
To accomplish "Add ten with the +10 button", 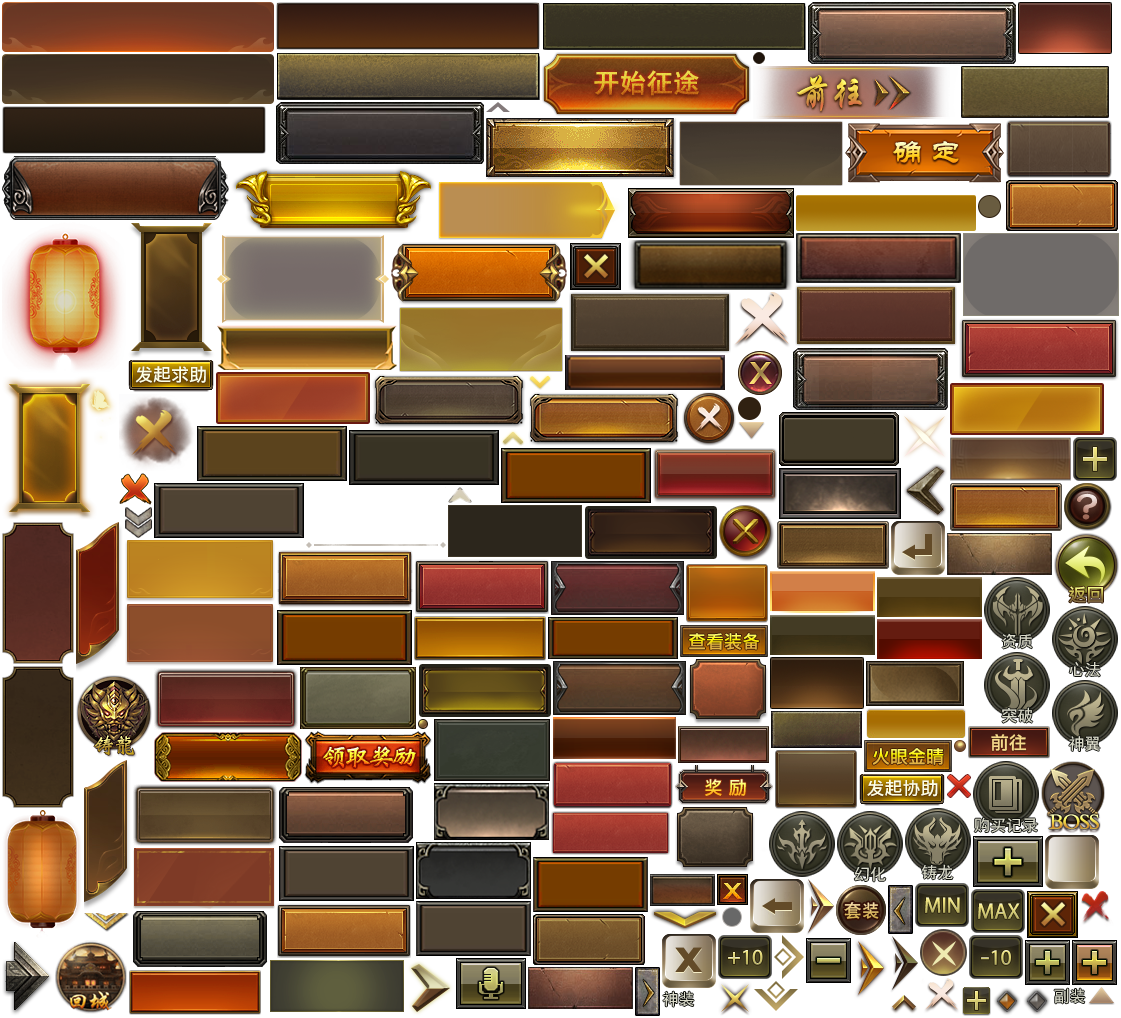I will (745, 958).
